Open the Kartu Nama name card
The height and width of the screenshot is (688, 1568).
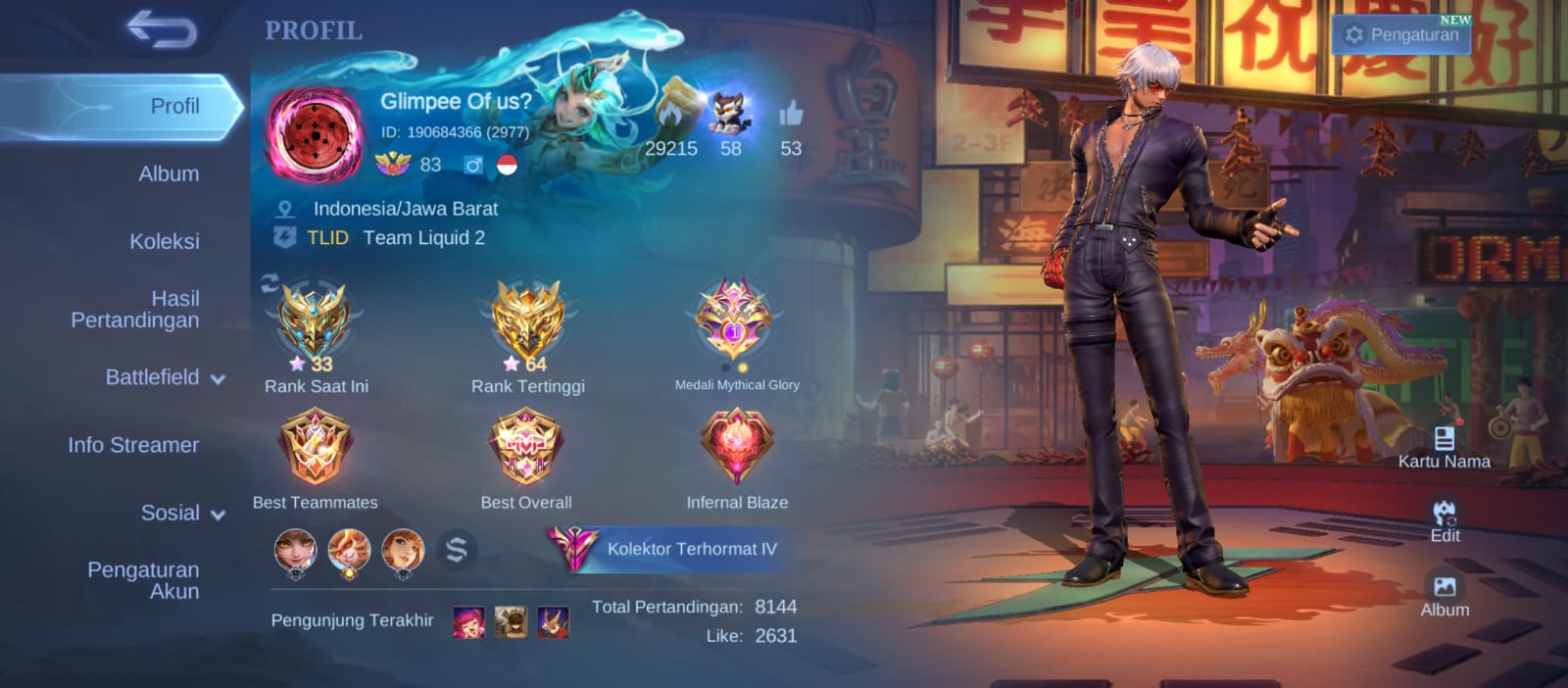point(1444,446)
